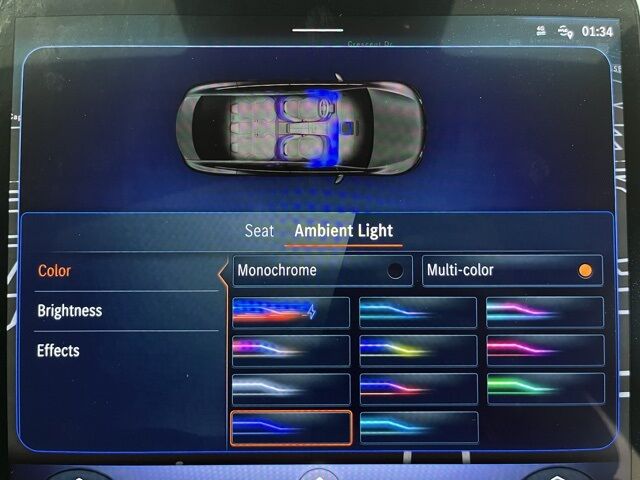The image size is (640, 480).
Task: Choose the white light theme
Action: tap(291, 388)
